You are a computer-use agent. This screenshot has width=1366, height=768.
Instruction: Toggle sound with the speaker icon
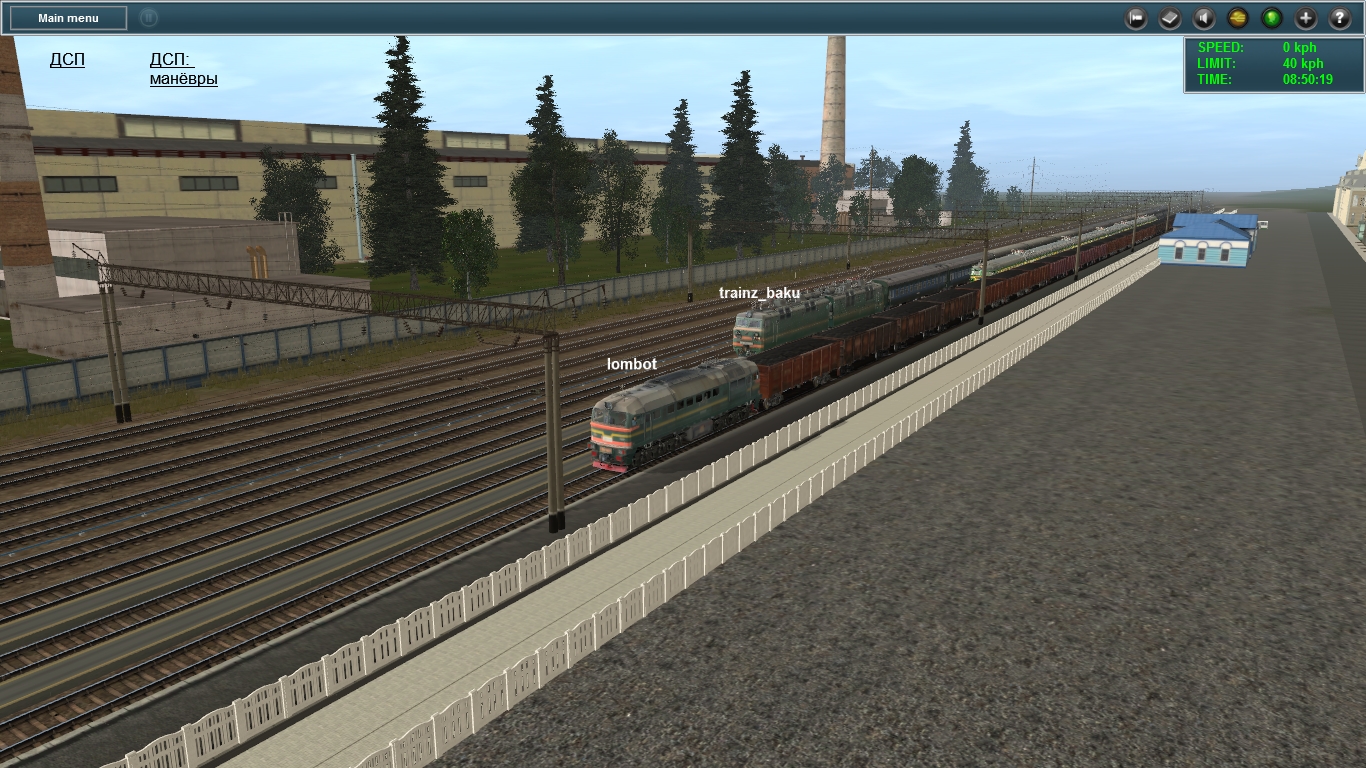(x=1204, y=18)
